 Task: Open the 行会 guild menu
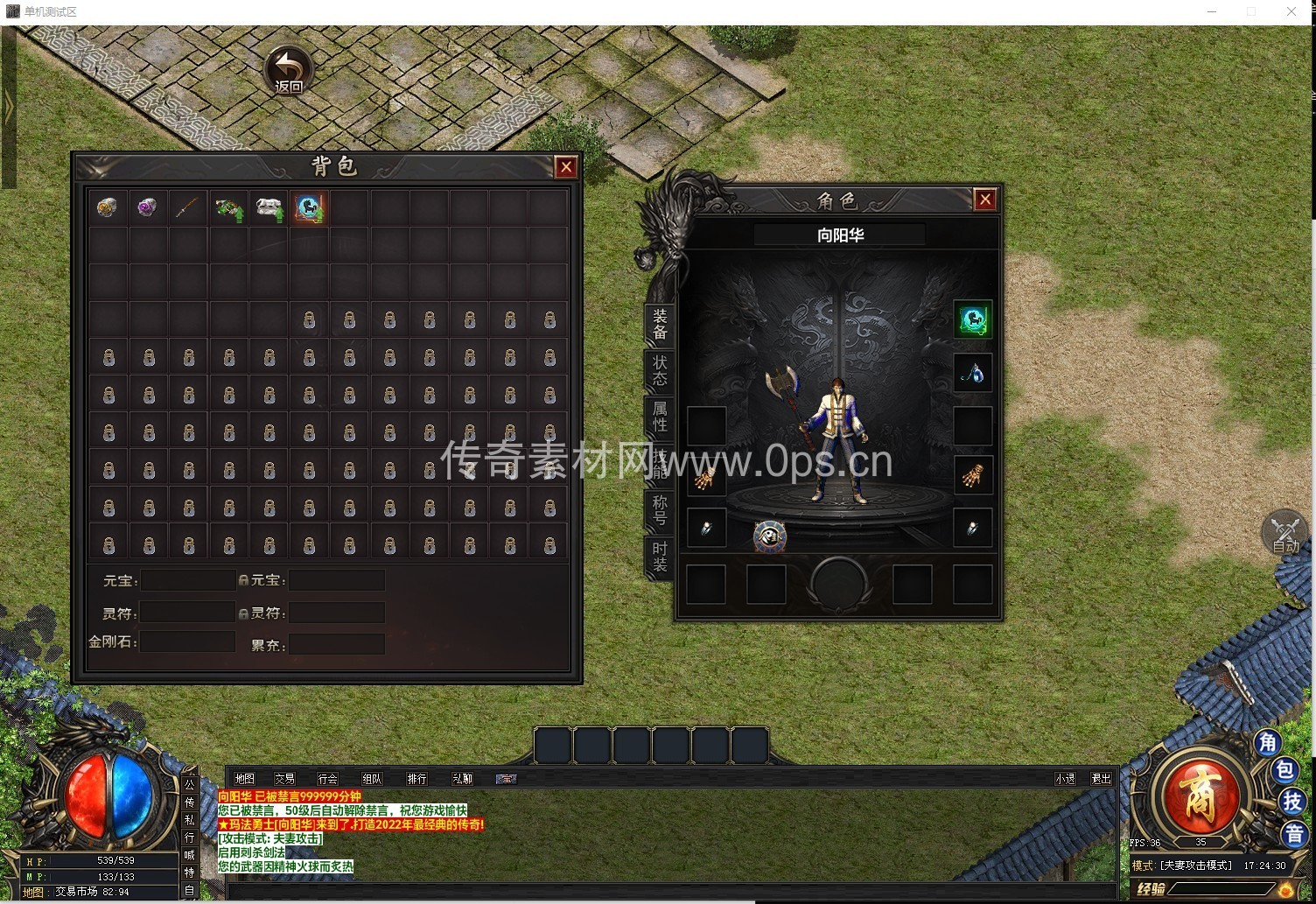pos(328,778)
